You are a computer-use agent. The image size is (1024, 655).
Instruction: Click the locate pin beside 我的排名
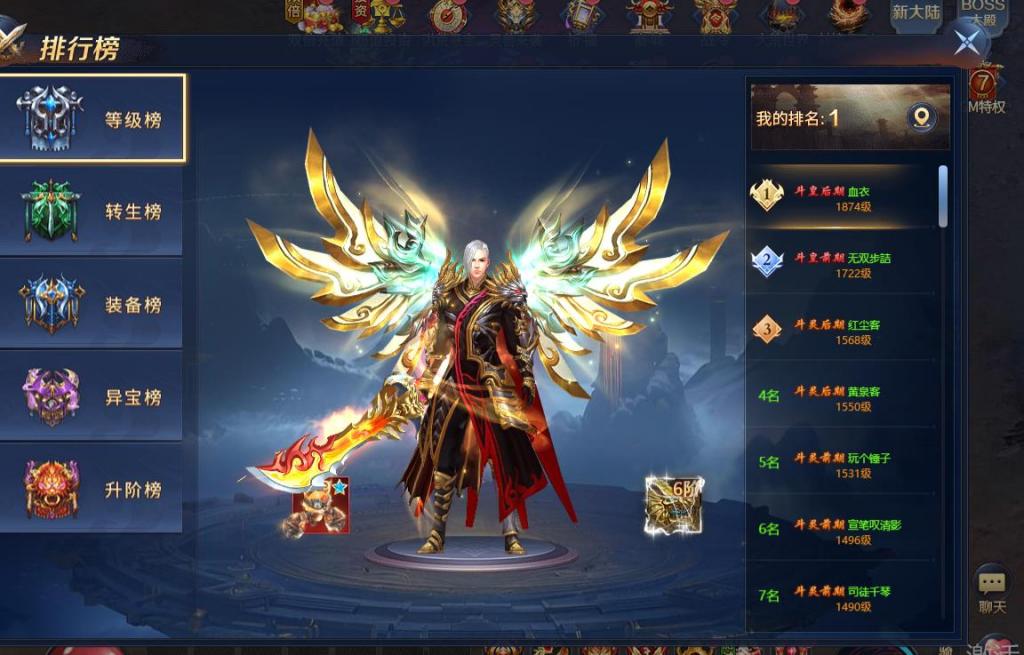pos(921,118)
